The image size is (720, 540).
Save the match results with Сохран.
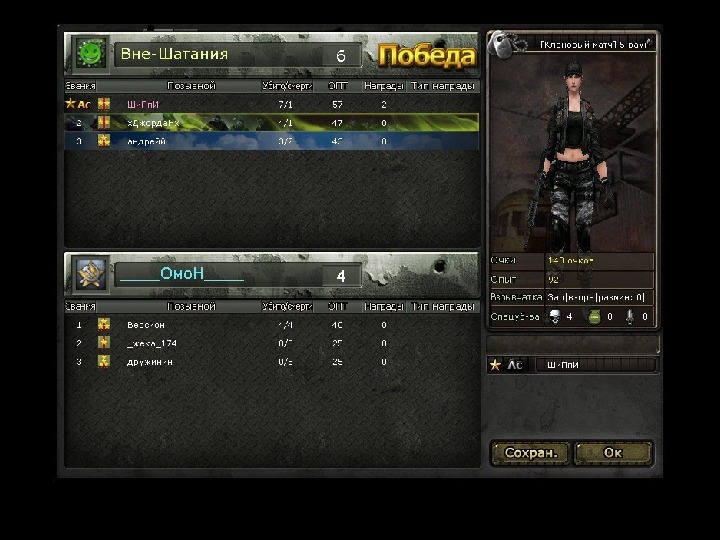pos(529,453)
